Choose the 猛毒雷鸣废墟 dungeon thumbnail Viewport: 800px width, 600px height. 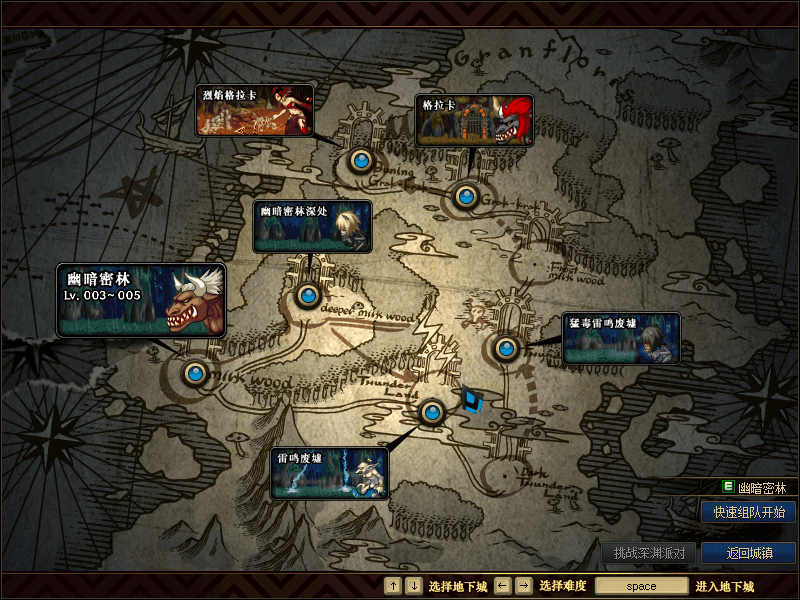[621, 338]
